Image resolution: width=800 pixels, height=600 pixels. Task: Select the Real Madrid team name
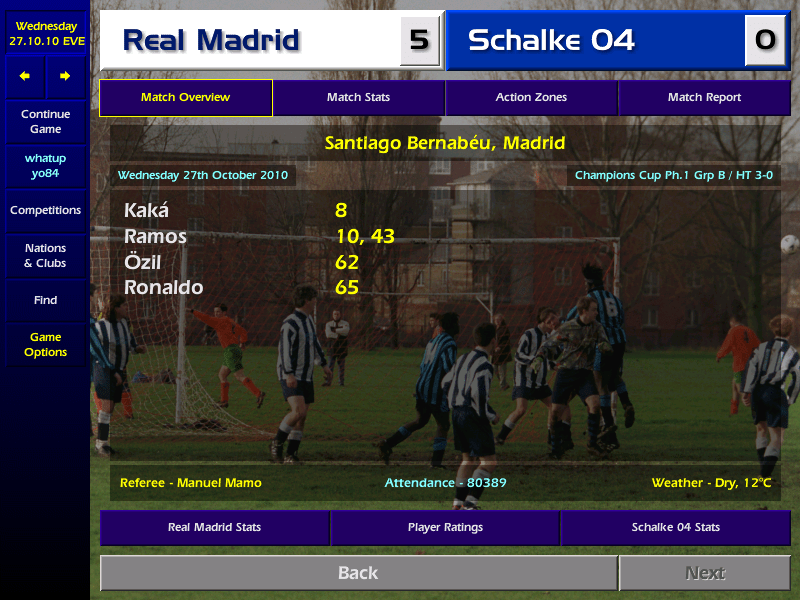(211, 40)
